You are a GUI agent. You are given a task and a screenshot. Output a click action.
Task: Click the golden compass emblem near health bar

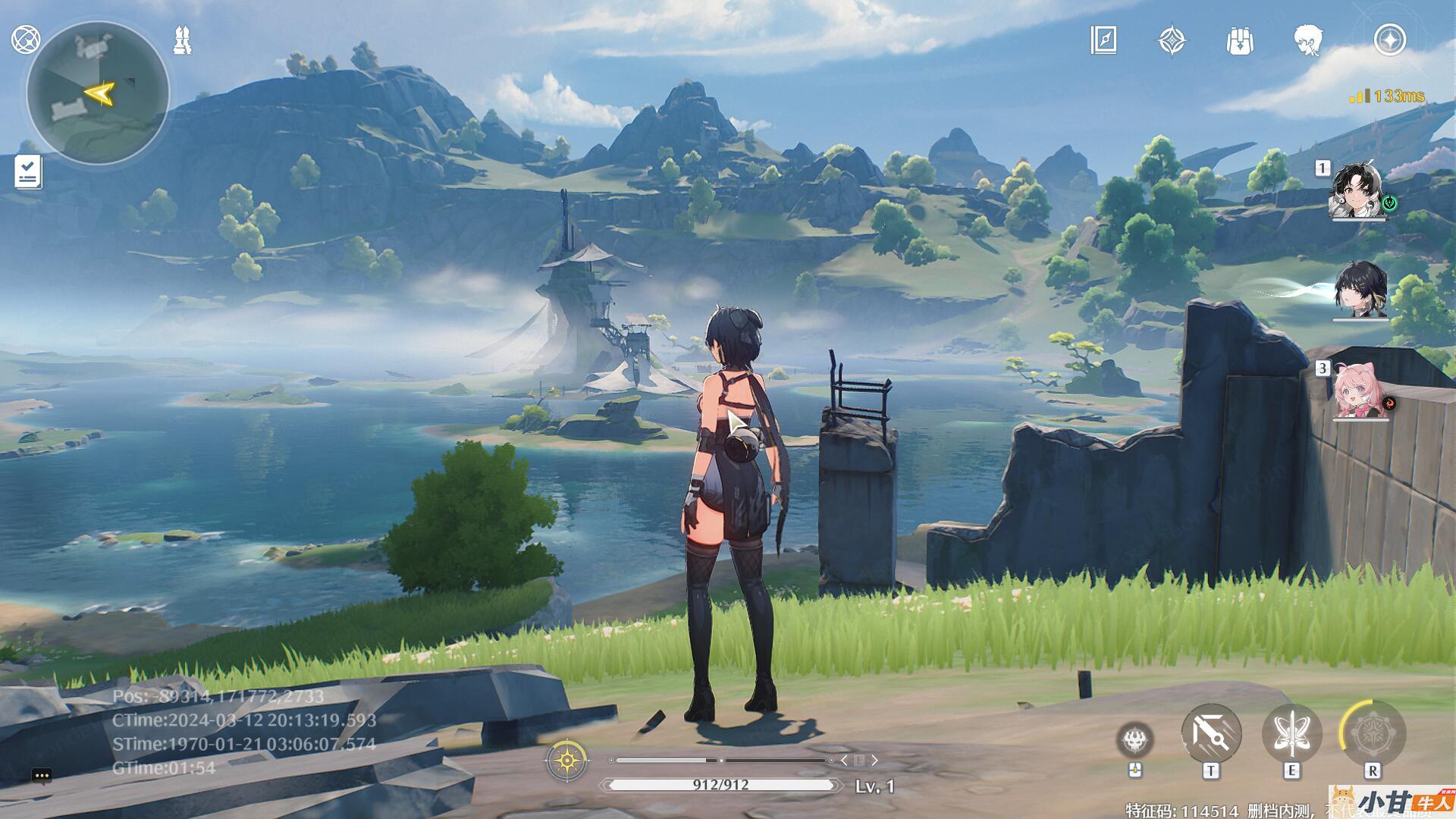tap(566, 759)
